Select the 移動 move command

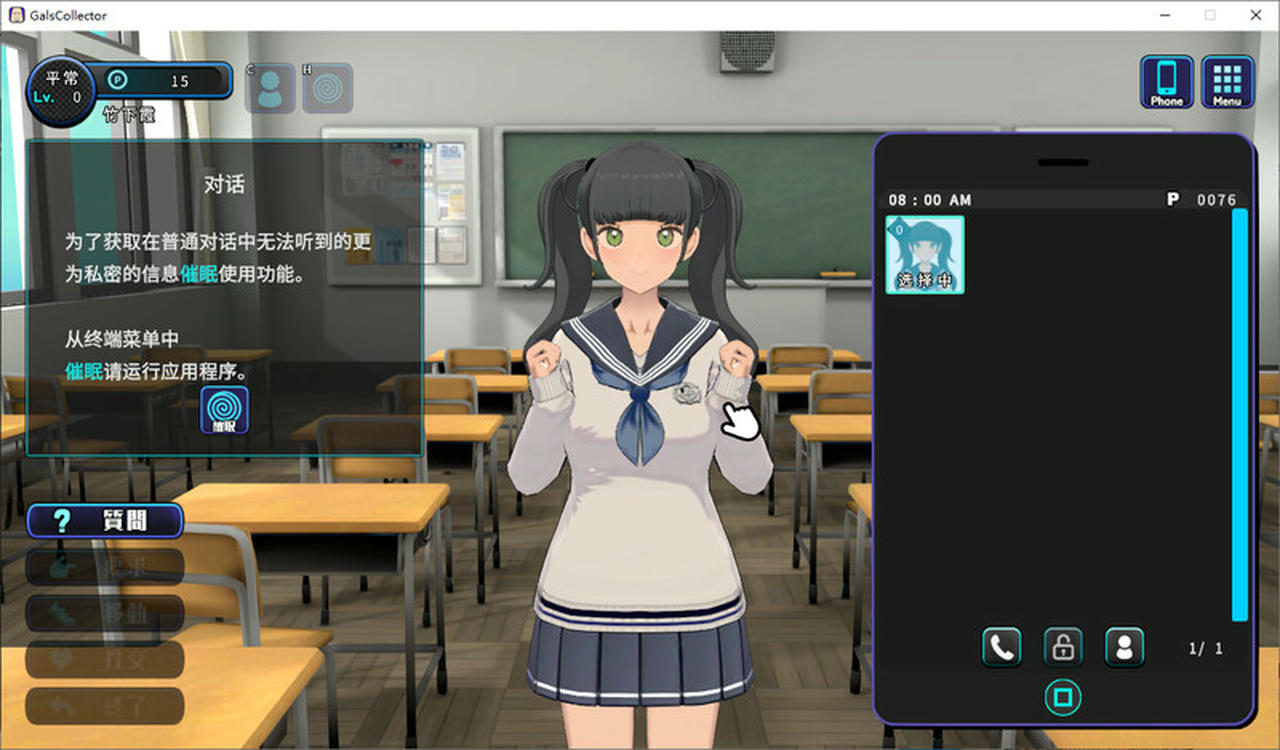tap(104, 613)
